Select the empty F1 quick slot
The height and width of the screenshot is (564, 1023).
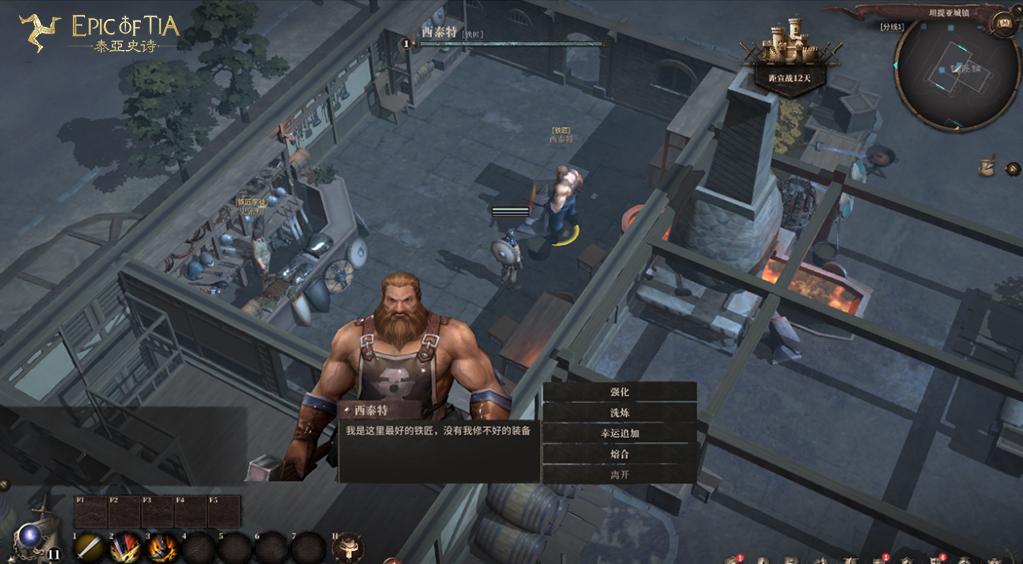[x=90, y=512]
